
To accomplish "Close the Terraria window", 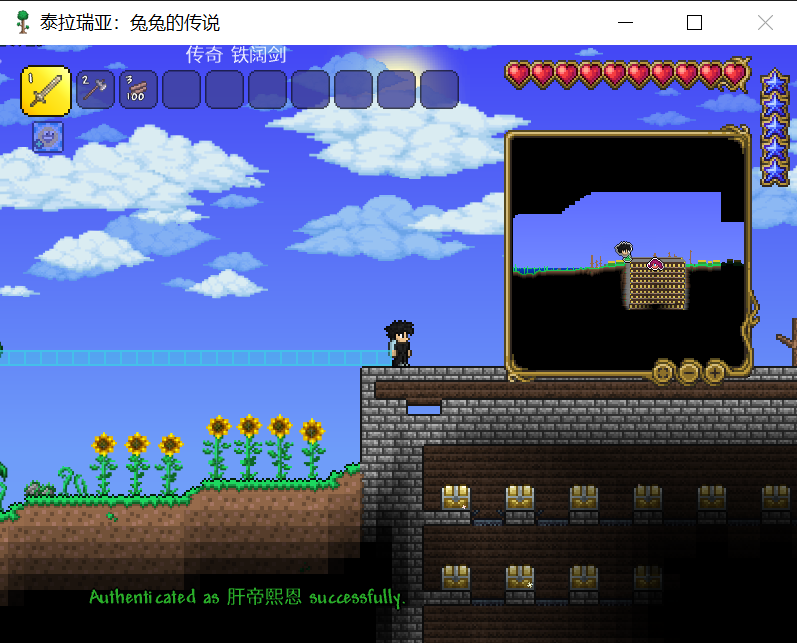I will click(x=765, y=22).
